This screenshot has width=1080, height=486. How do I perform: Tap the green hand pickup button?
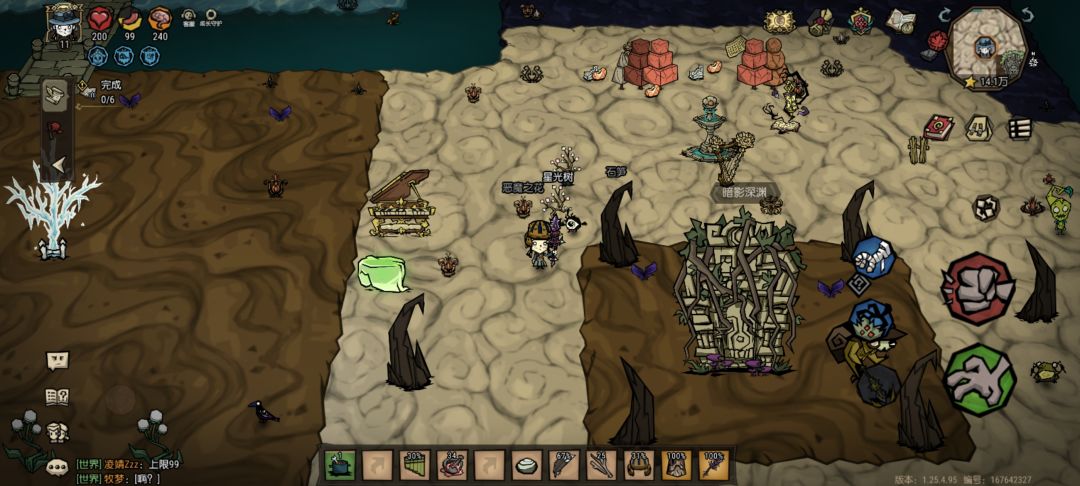tap(980, 379)
